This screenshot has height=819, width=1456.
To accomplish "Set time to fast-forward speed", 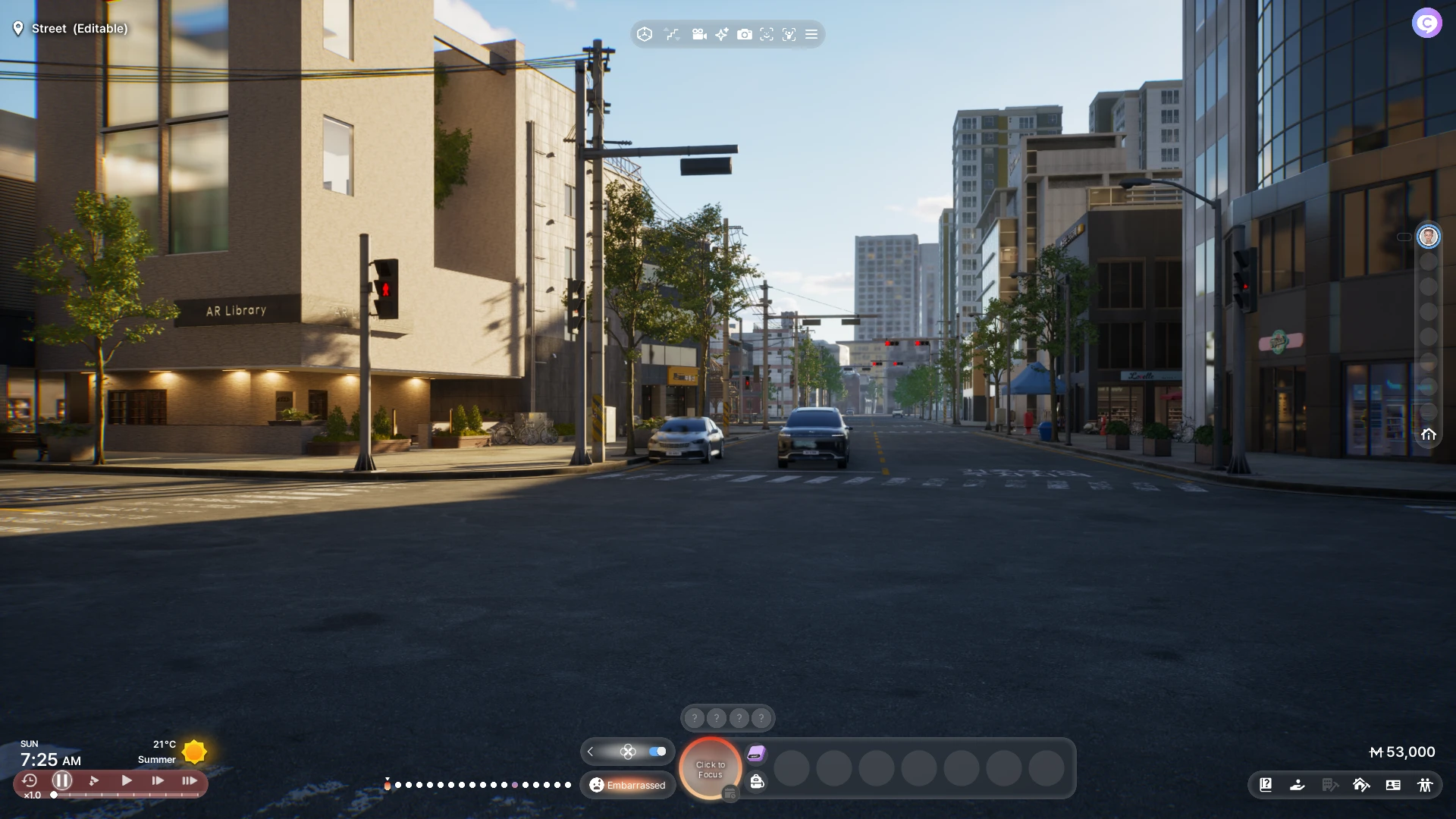I will click(158, 780).
